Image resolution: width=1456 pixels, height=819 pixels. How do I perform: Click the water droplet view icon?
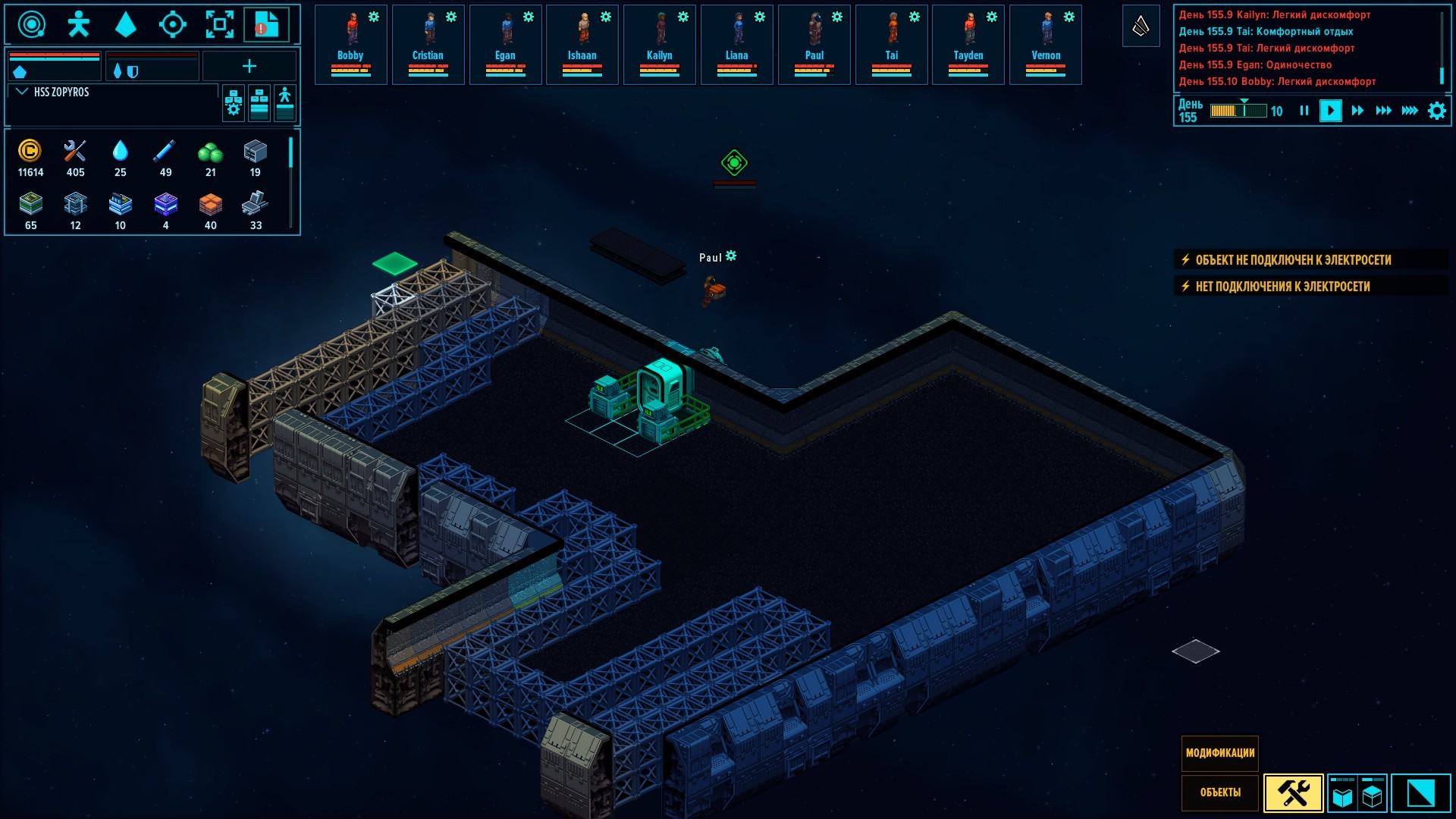pos(125,24)
